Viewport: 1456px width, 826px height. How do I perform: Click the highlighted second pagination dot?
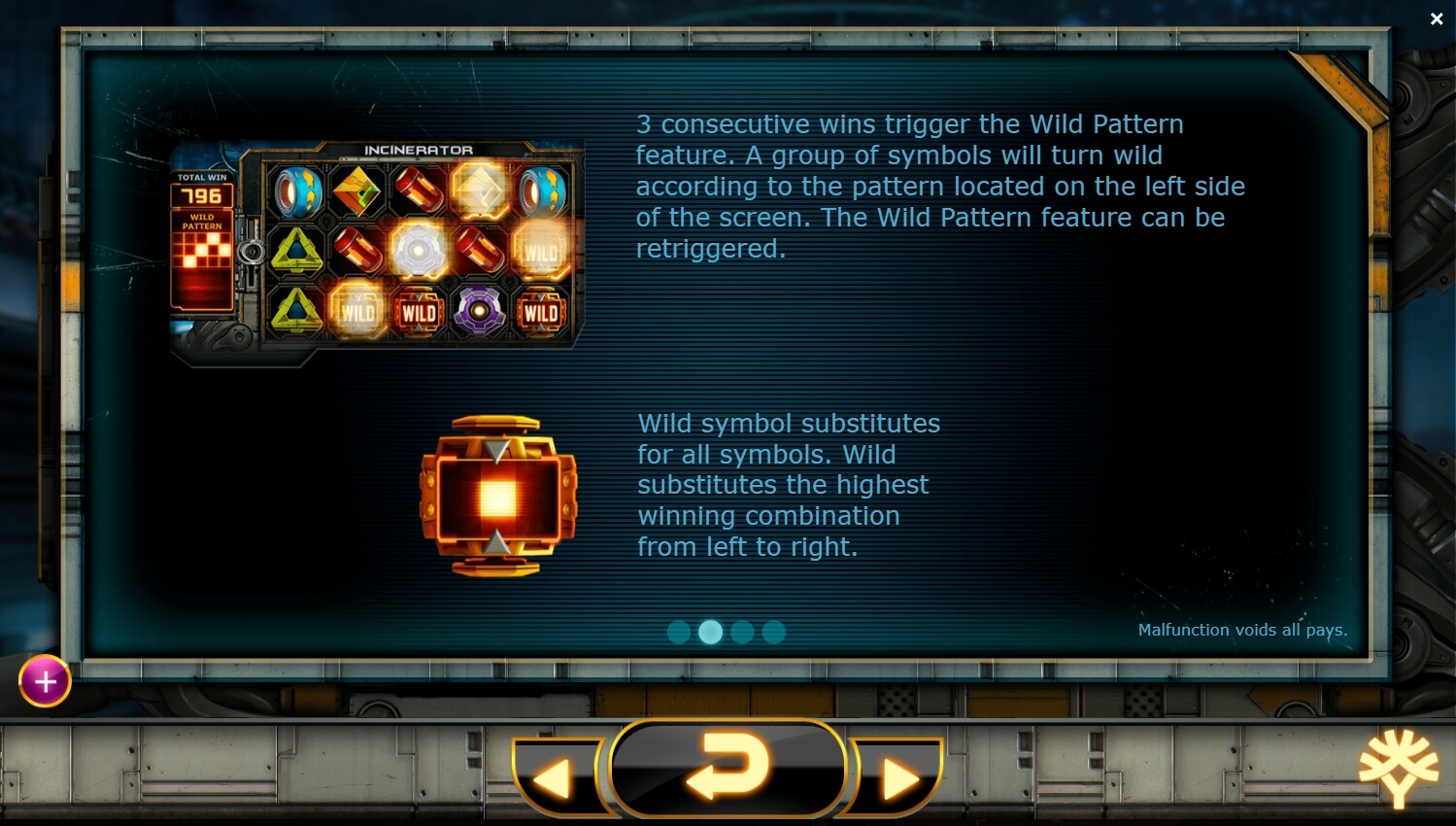(710, 632)
